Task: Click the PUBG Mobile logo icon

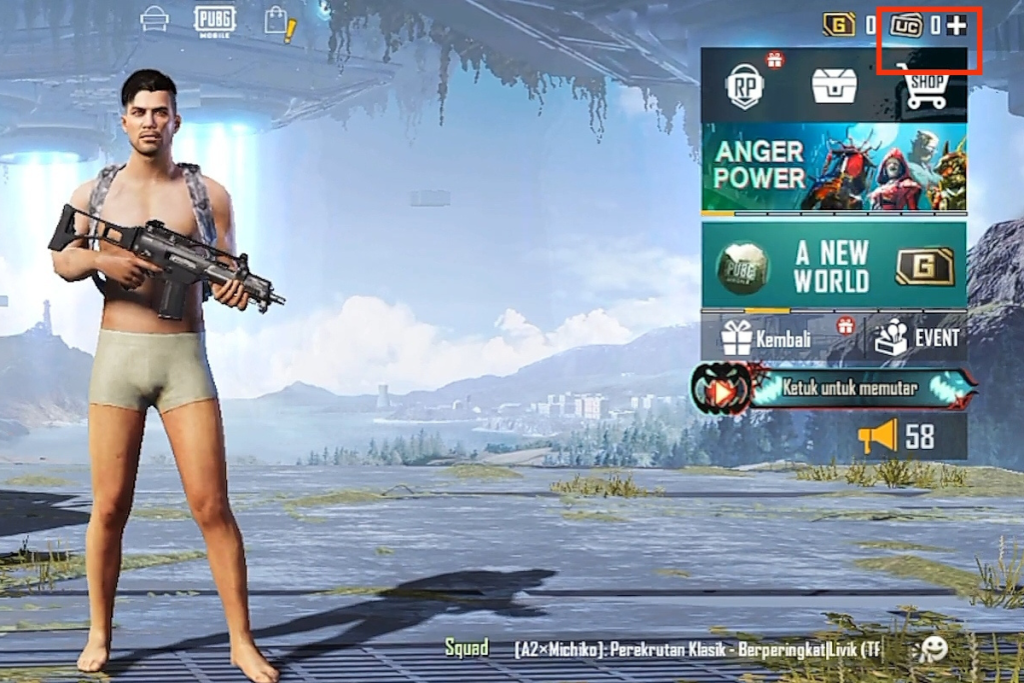Action: coord(214,20)
